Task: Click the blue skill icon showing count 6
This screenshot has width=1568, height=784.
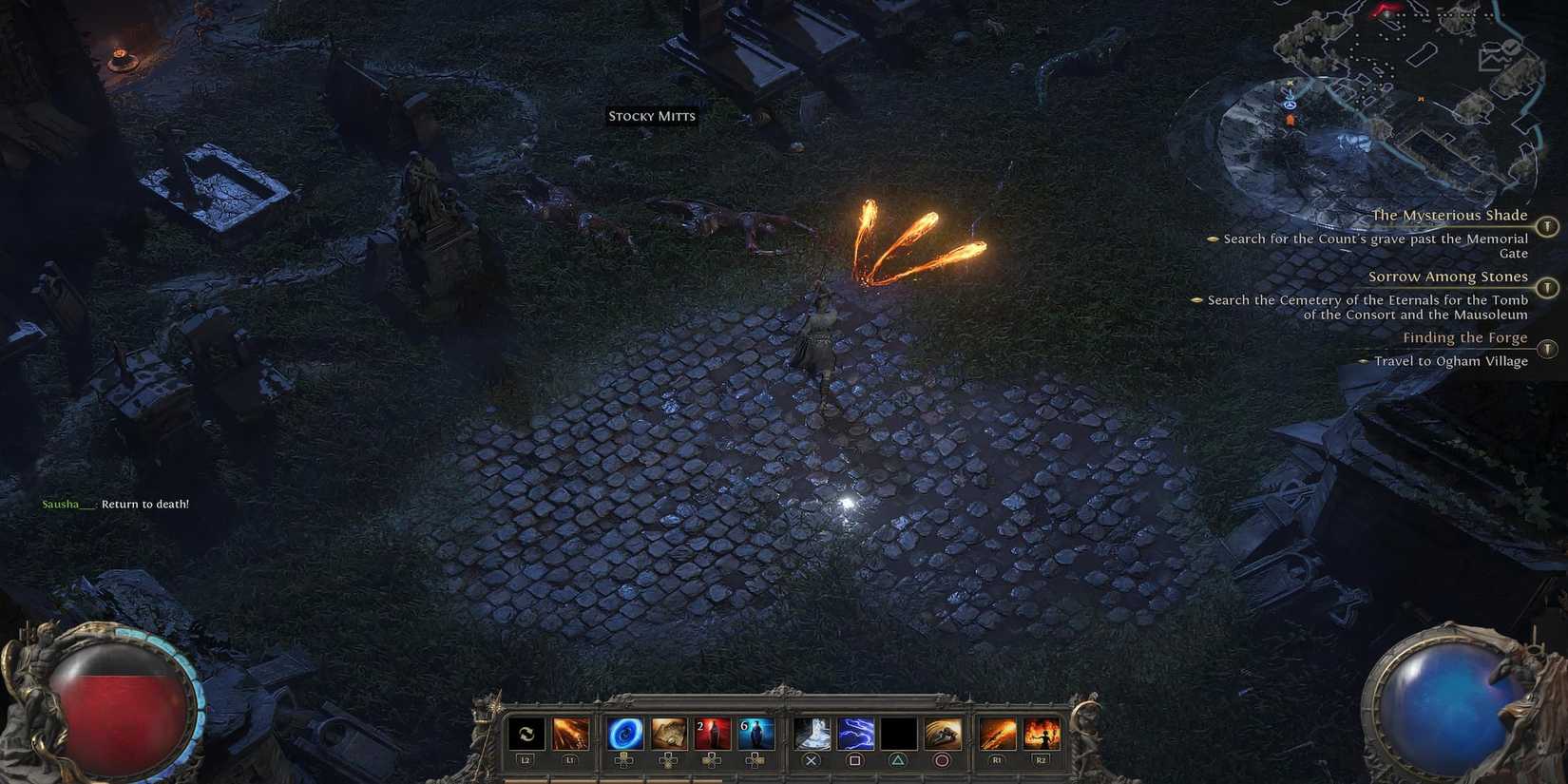Action: click(x=754, y=733)
